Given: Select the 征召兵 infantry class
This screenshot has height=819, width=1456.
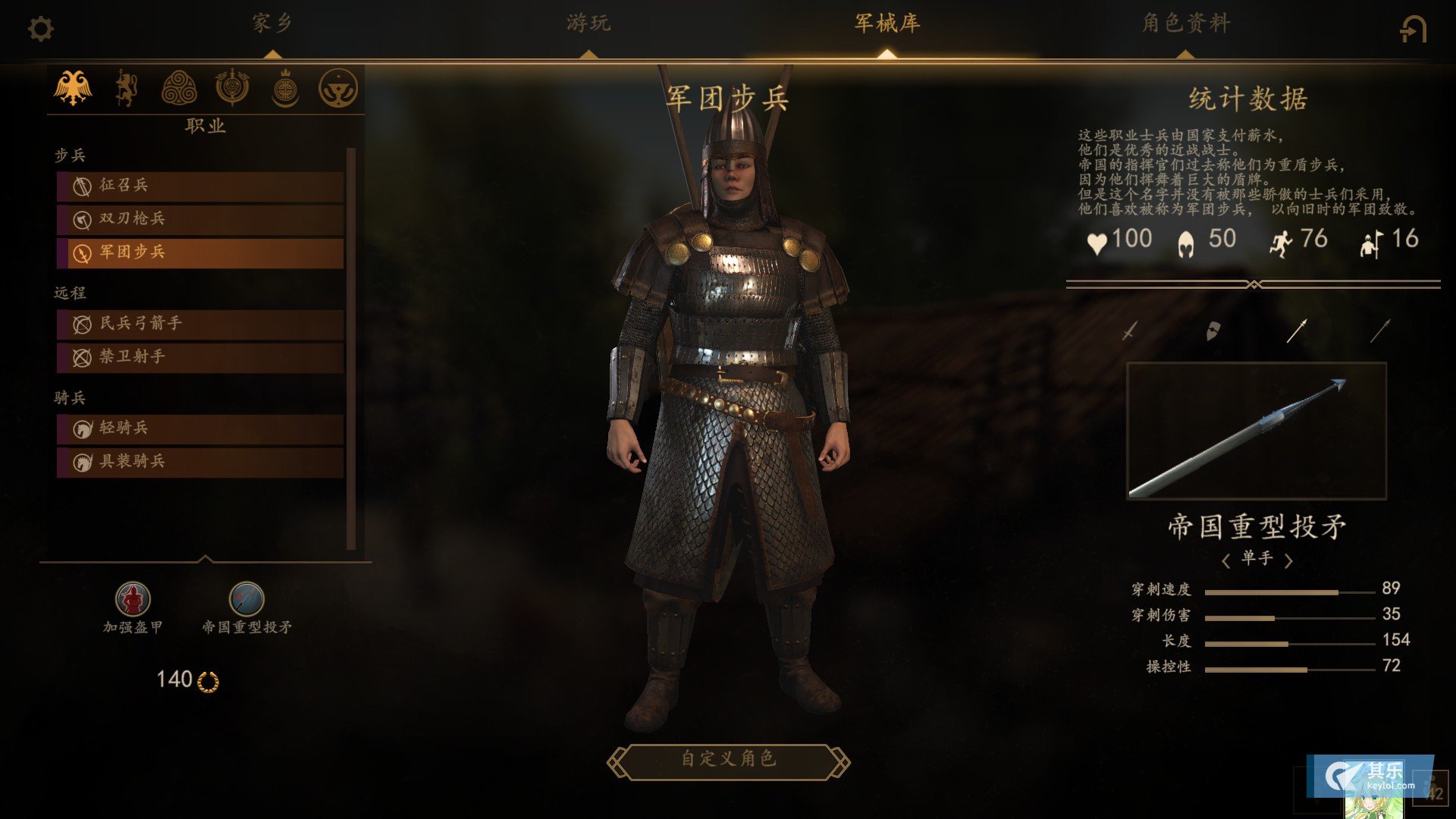Looking at the screenshot, I should pyautogui.click(x=200, y=186).
